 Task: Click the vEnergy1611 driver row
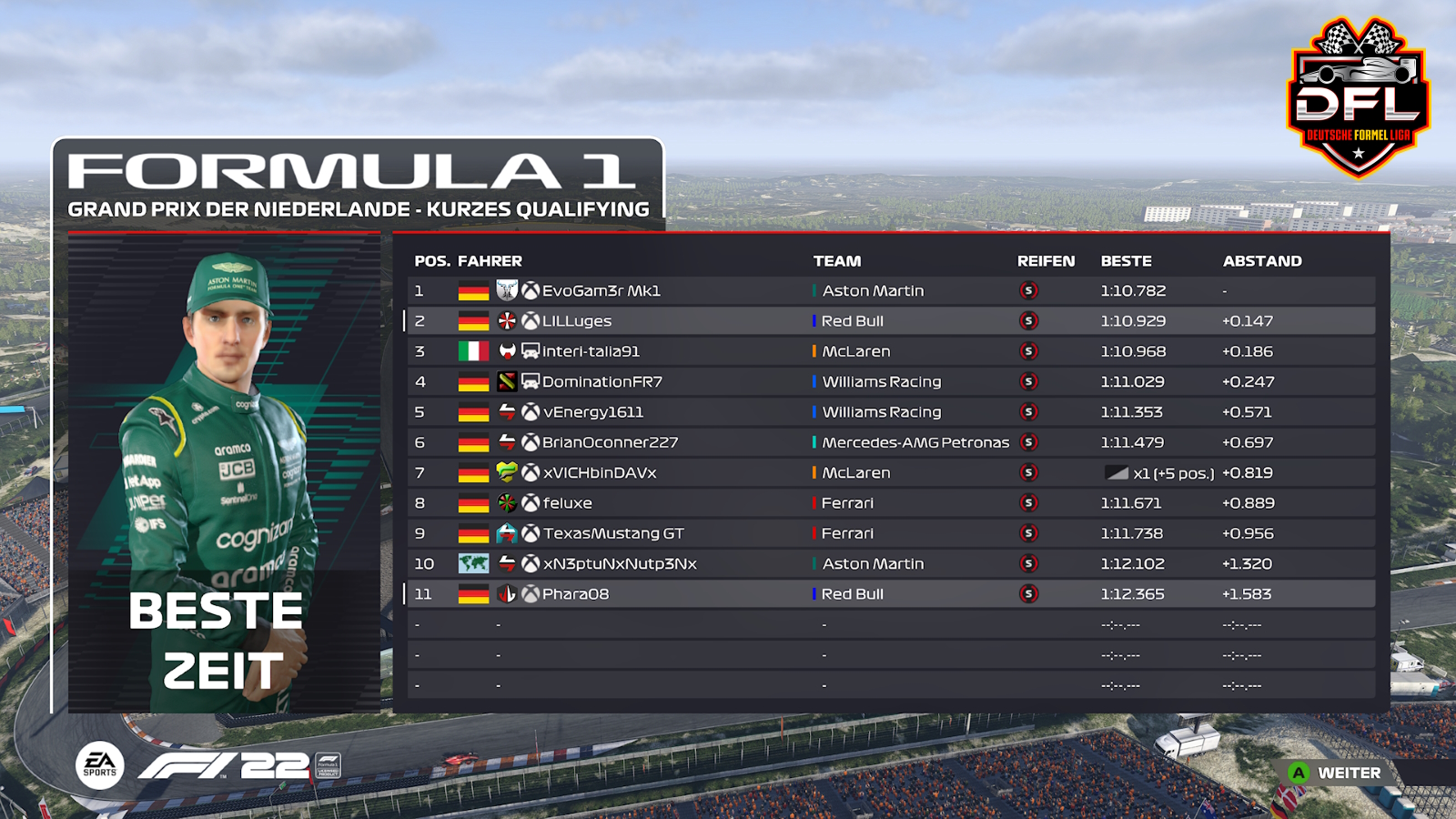click(x=593, y=412)
